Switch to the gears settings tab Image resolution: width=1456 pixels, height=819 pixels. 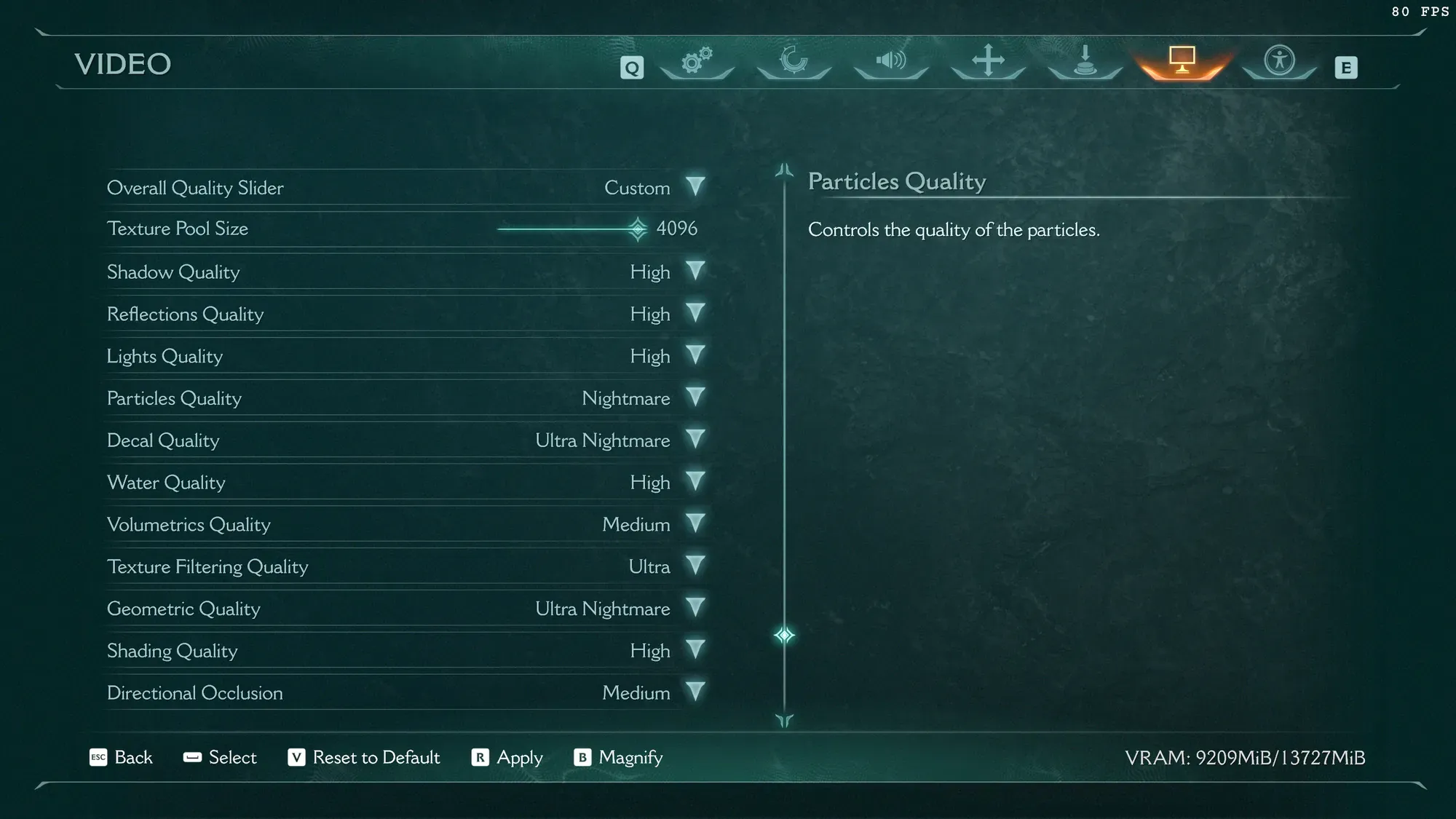pos(697,61)
